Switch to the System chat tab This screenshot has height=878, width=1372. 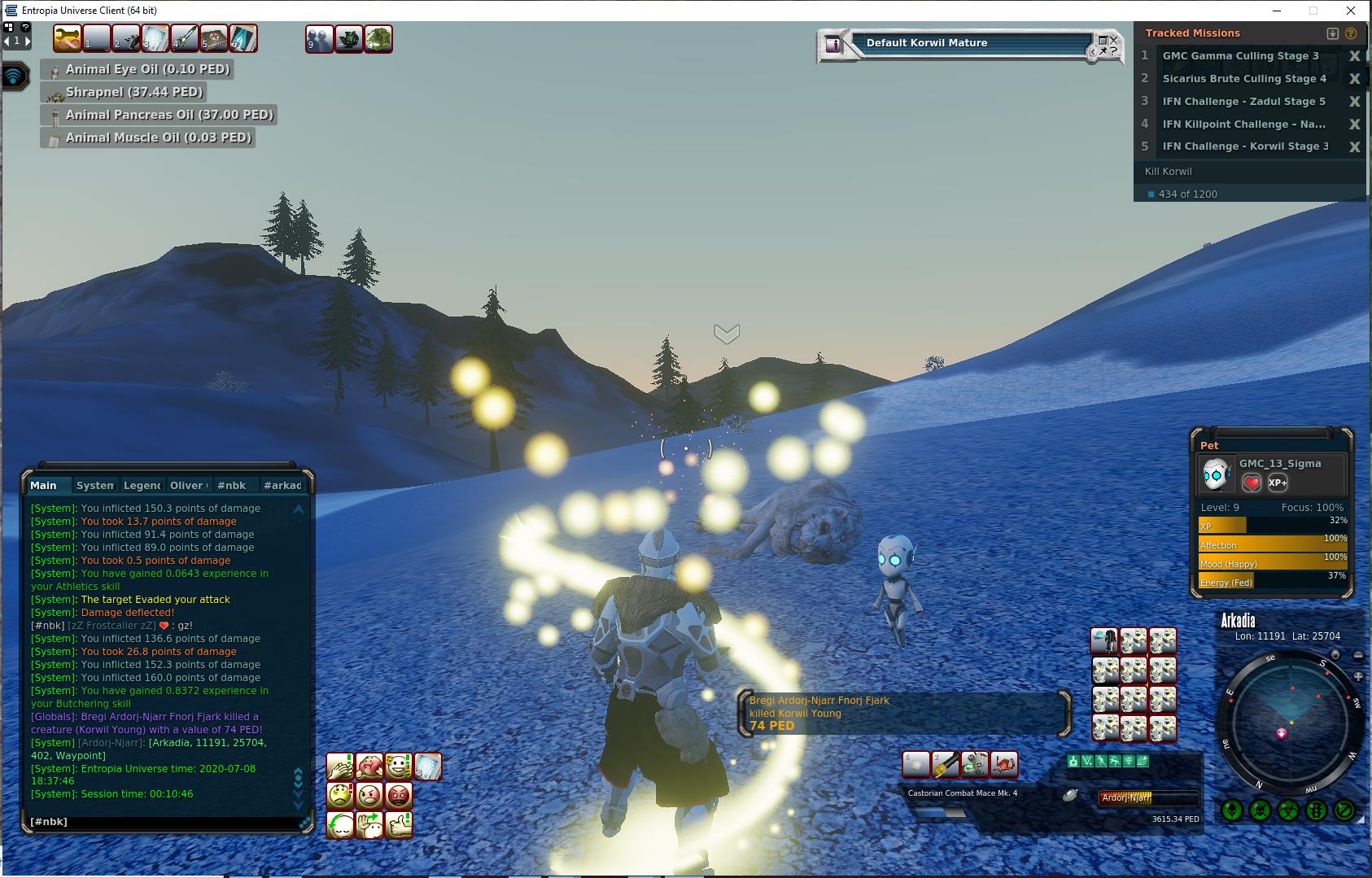click(x=94, y=485)
